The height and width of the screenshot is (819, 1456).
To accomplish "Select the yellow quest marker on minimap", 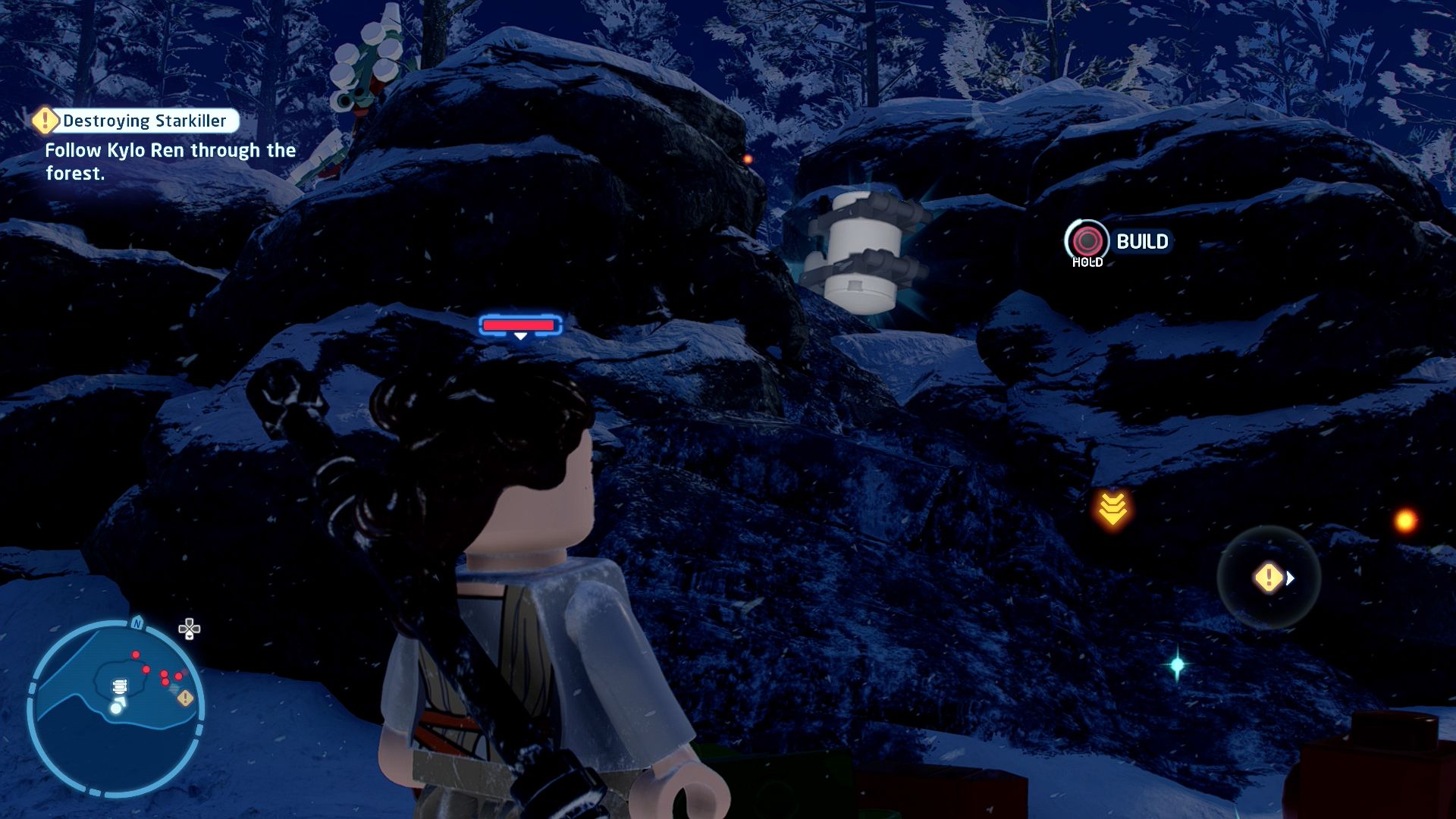I will pyautogui.click(x=185, y=698).
